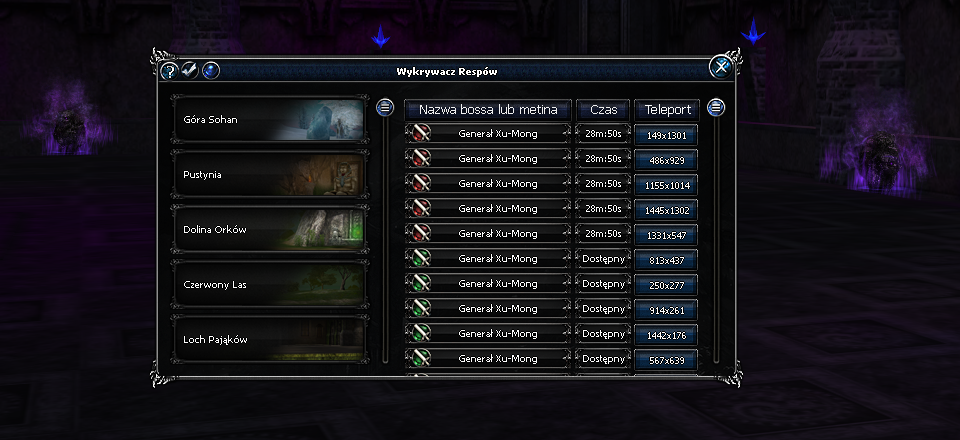Teleport to location 1445x1302
The width and height of the screenshot is (960, 440).
click(666, 210)
